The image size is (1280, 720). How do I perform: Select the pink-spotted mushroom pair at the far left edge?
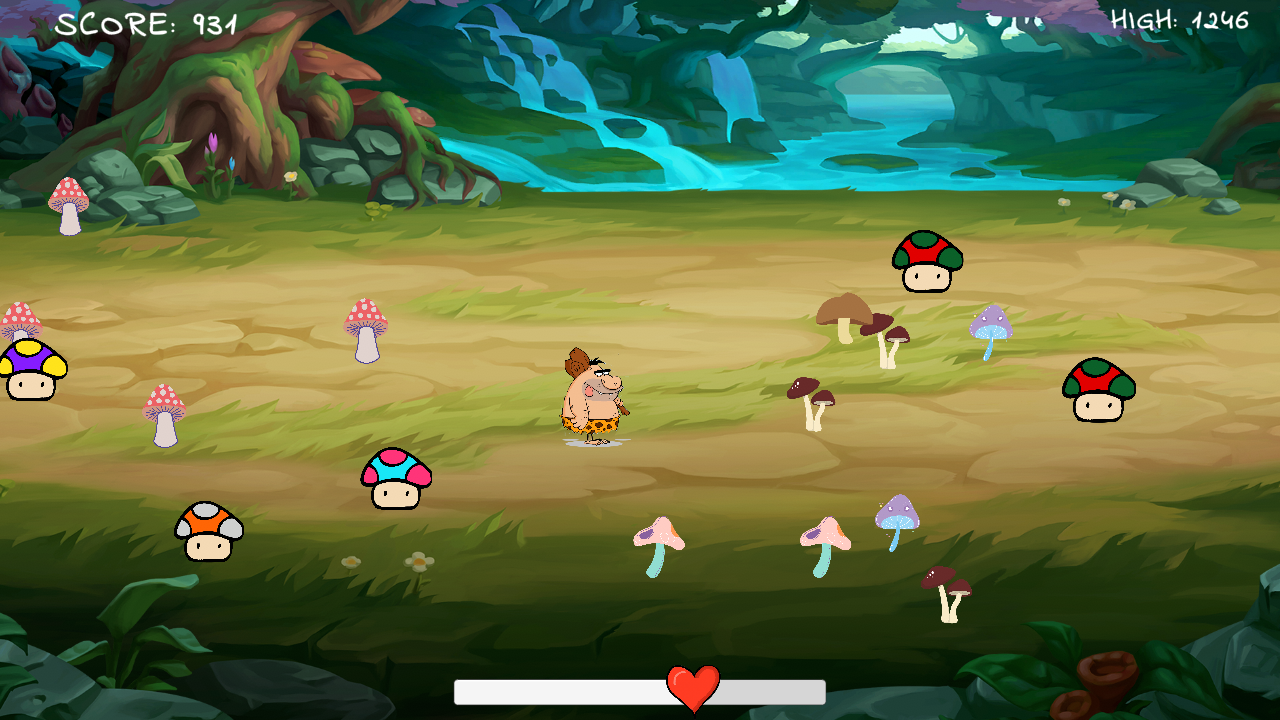[x=22, y=320]
